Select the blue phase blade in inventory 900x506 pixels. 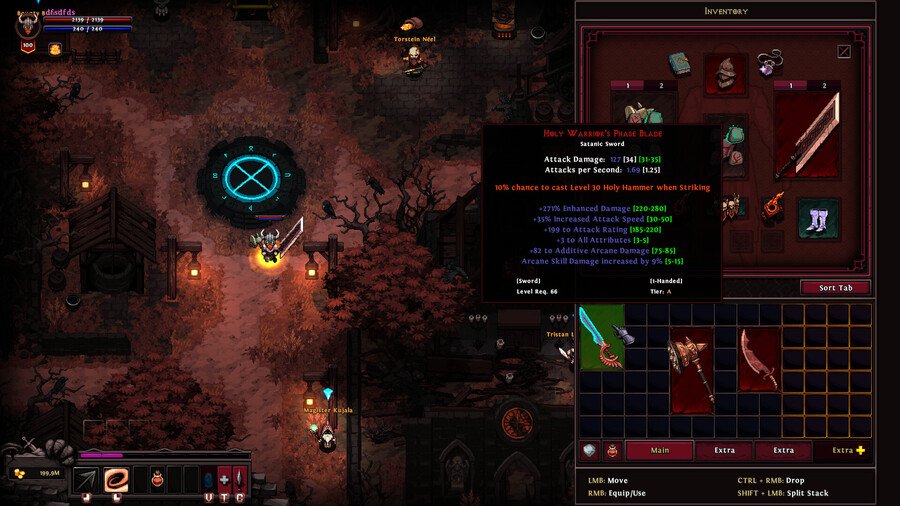[x=601, y=337]
